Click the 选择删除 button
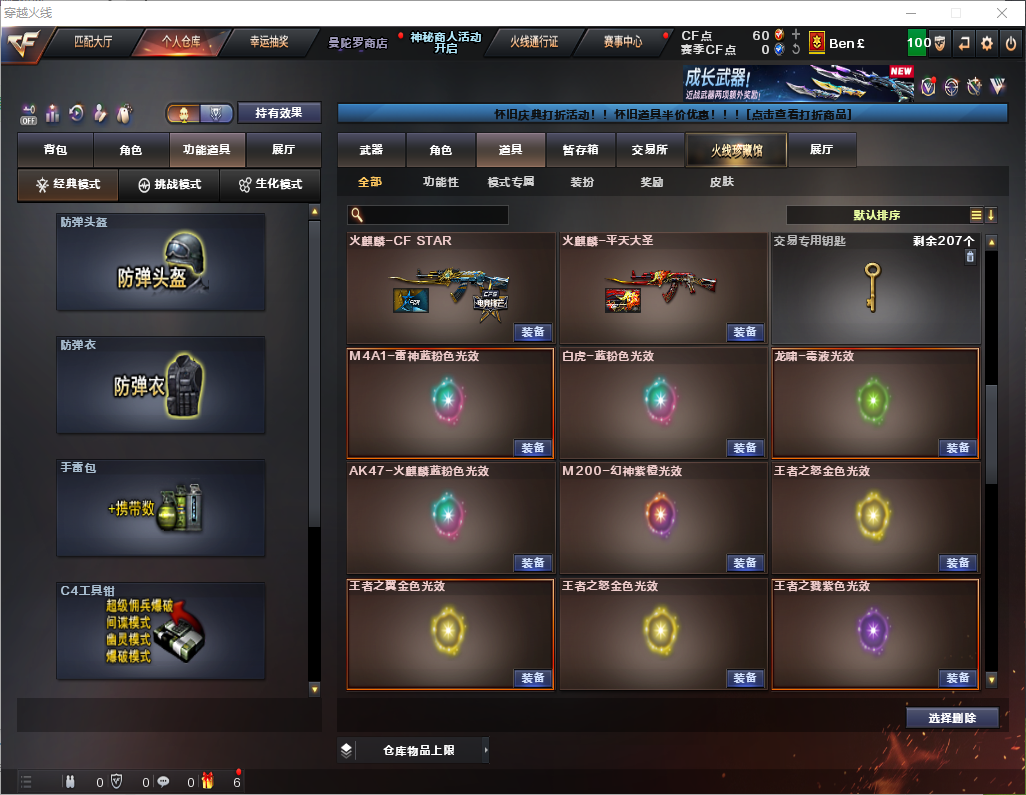 point(952,718)
